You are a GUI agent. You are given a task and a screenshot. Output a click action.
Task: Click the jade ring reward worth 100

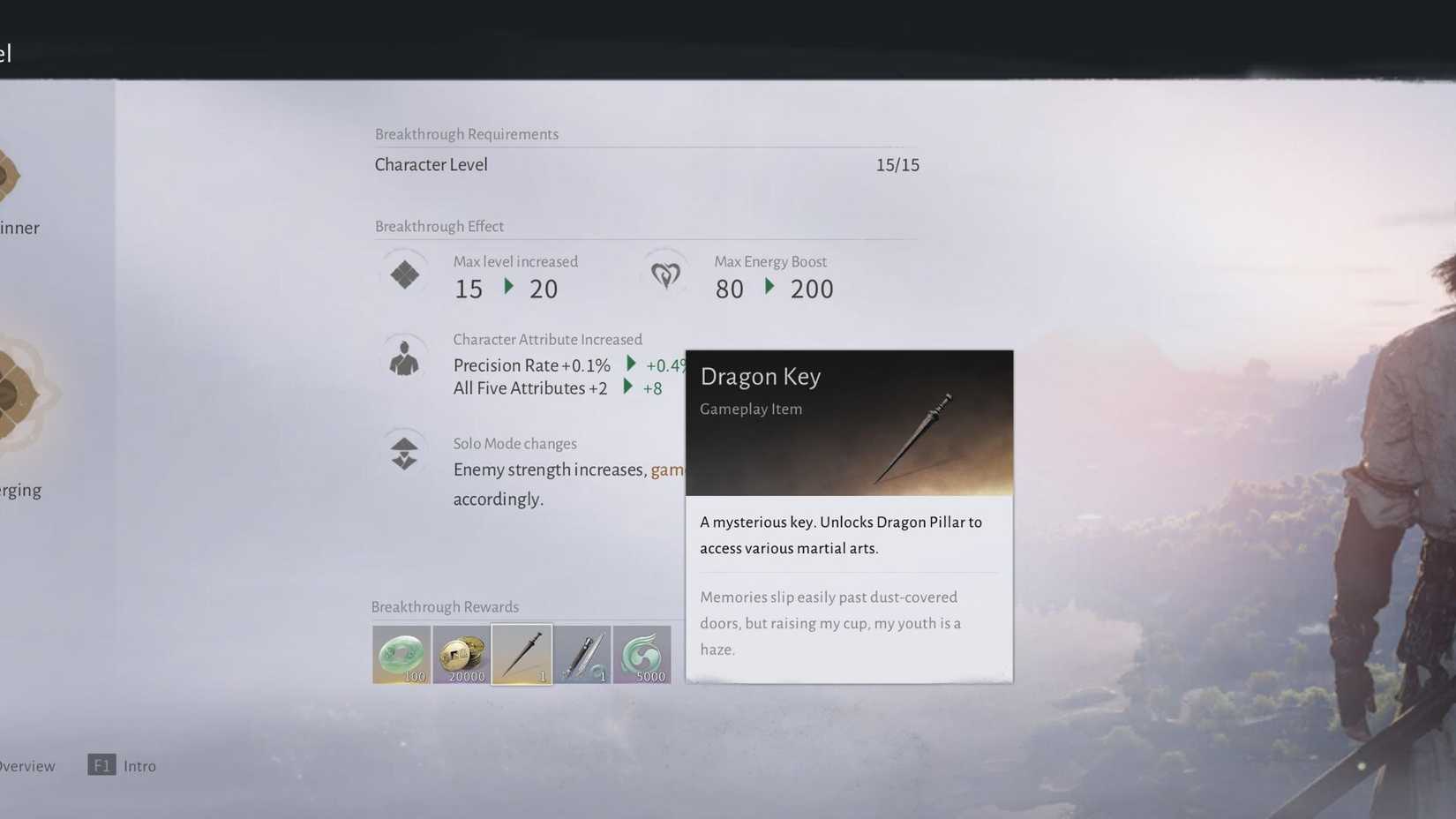point(402,654)
